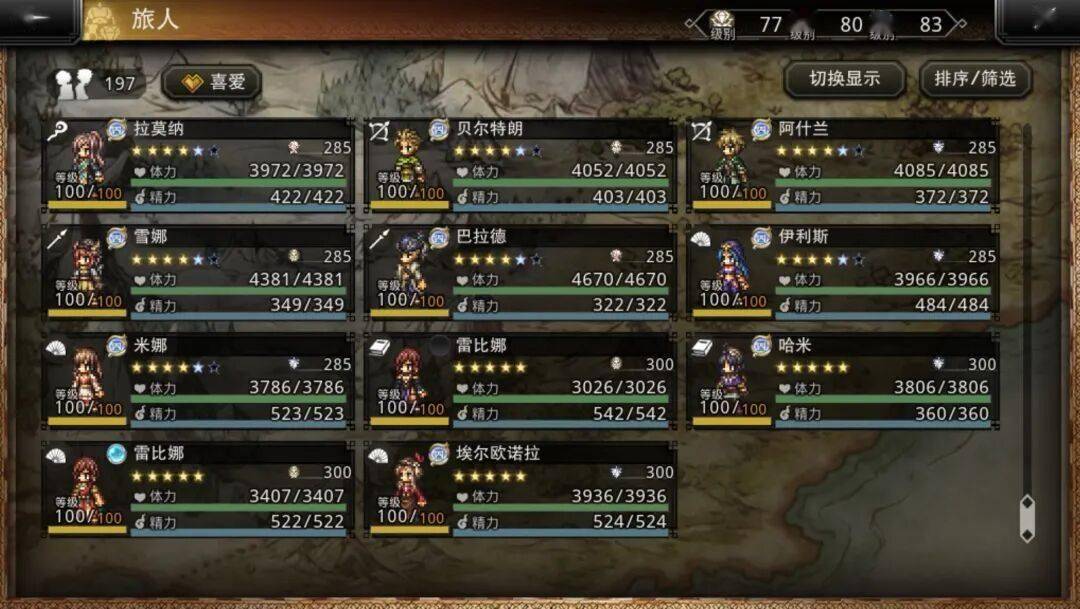Viewport: 1080px width, 609px height.
Task: Select the tome user 哈米
Action: pyautogui.click(x=843, y=381)
